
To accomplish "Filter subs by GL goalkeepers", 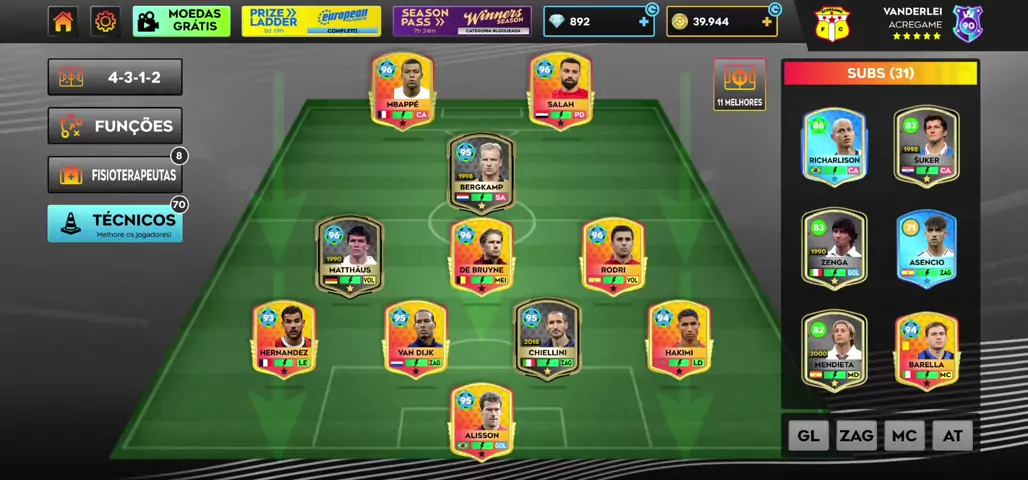I will (808, 436).
